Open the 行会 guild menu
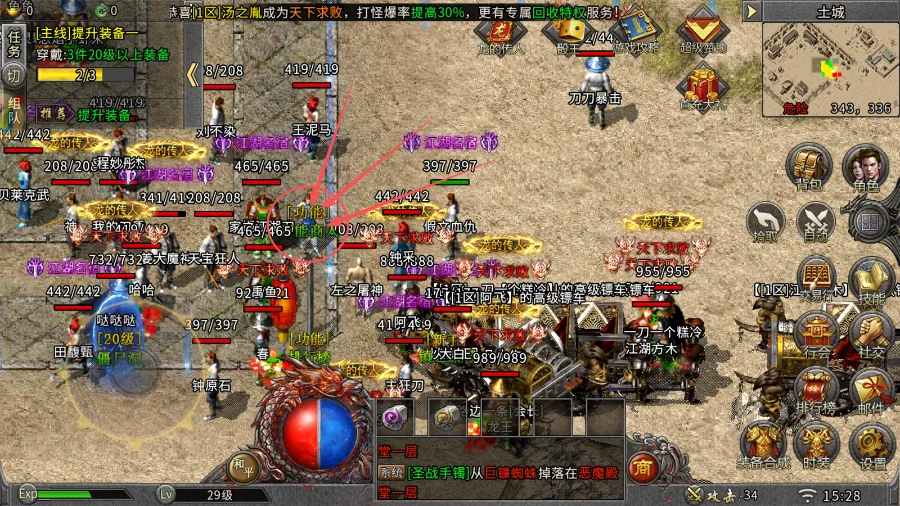900x506 pixels. pos(817,334)
